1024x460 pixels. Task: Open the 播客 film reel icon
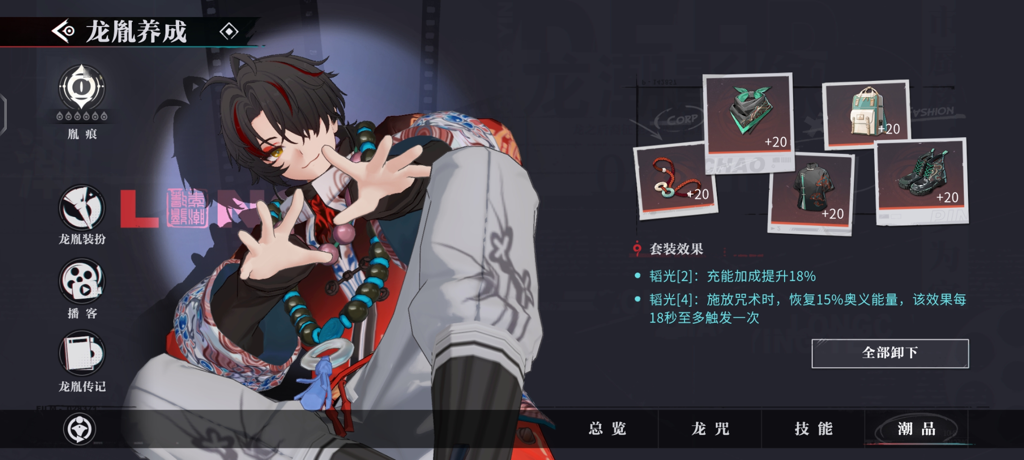pos(82,281)
